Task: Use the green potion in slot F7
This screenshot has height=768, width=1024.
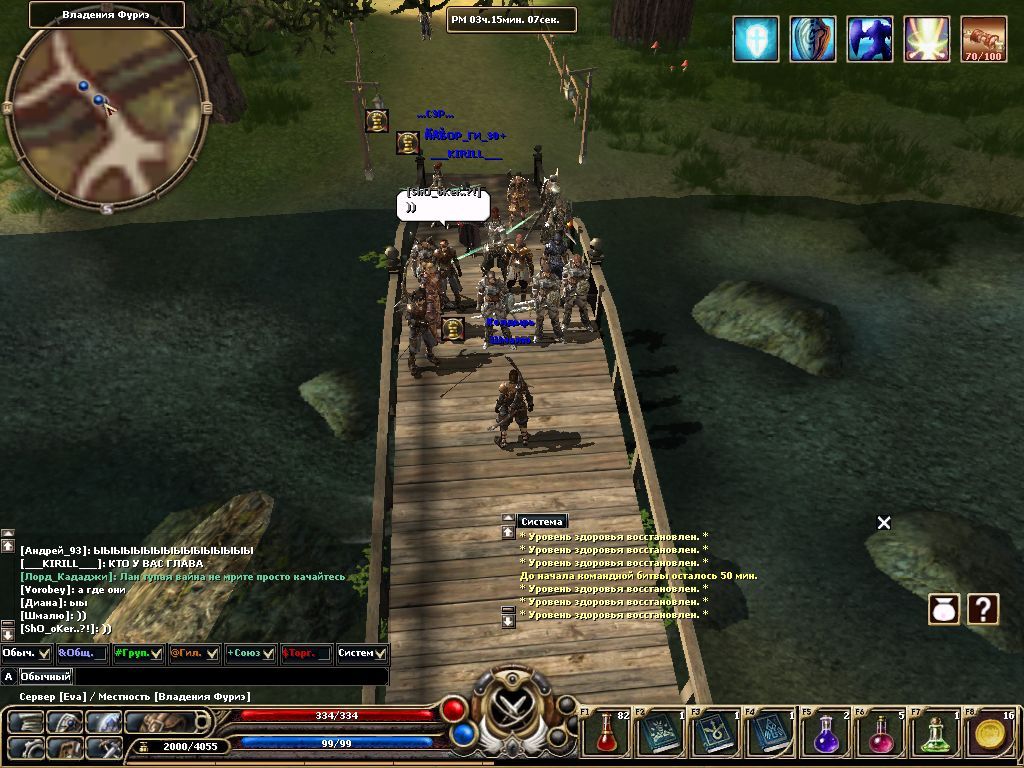Action: coord(937,735)
